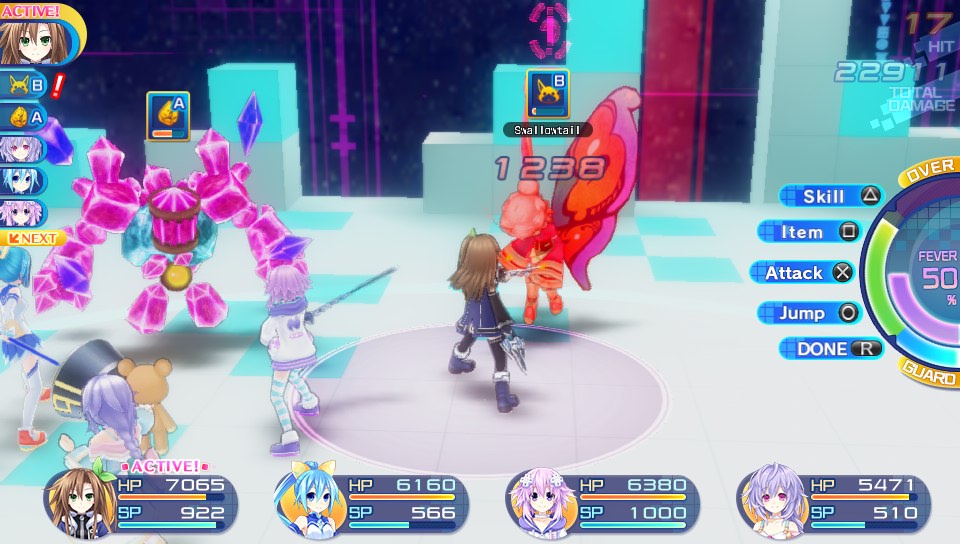Select the party member with 5471 HP
Screen dimensions: 960x544
tap(832, 499)
